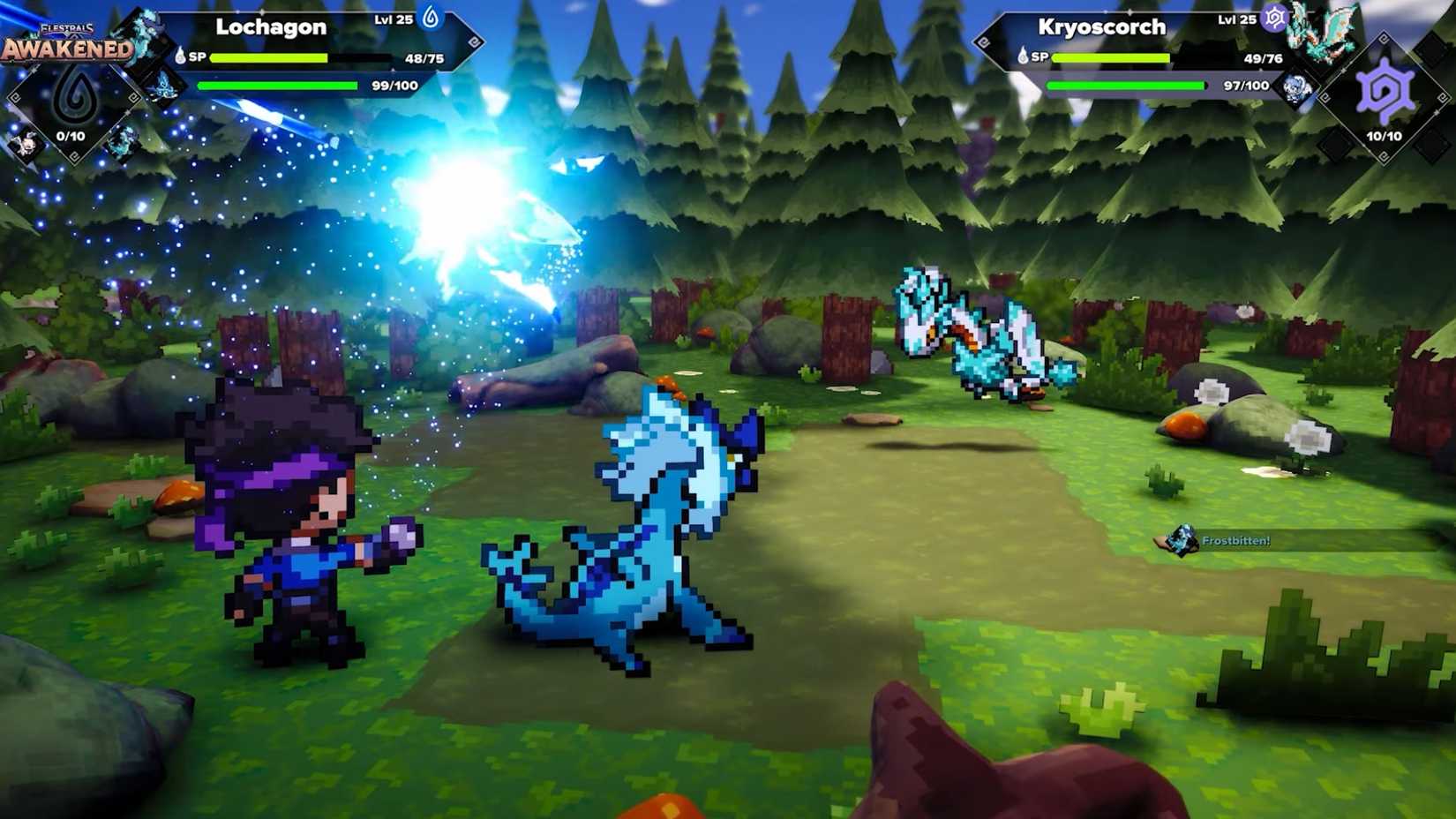Toggle Lochagon's Lvl 25 badge

click(393, 19)
